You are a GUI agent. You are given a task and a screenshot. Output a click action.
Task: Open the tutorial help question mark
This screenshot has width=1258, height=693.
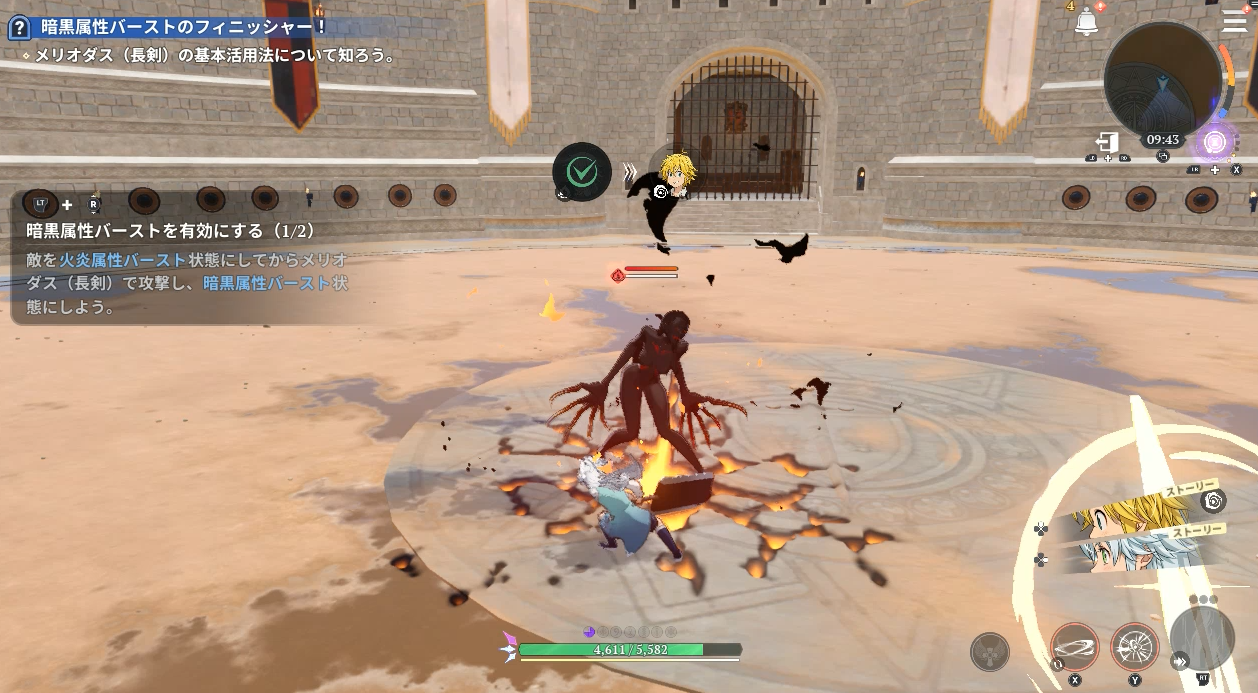(18, 28)
